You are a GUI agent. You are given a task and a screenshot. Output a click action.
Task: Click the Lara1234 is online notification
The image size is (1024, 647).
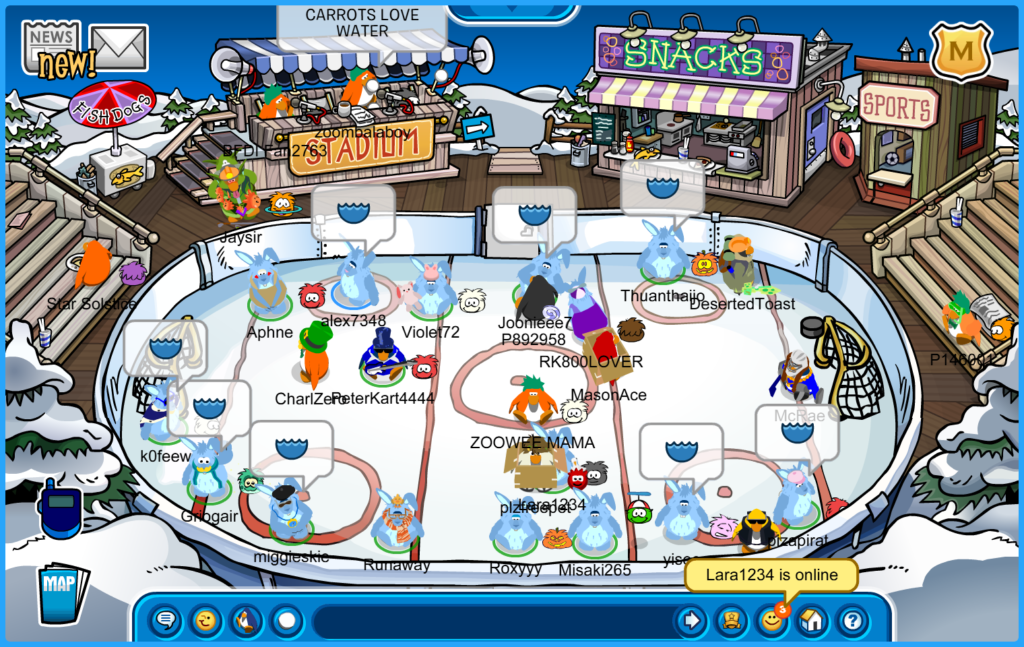click(x=769, y=576)
